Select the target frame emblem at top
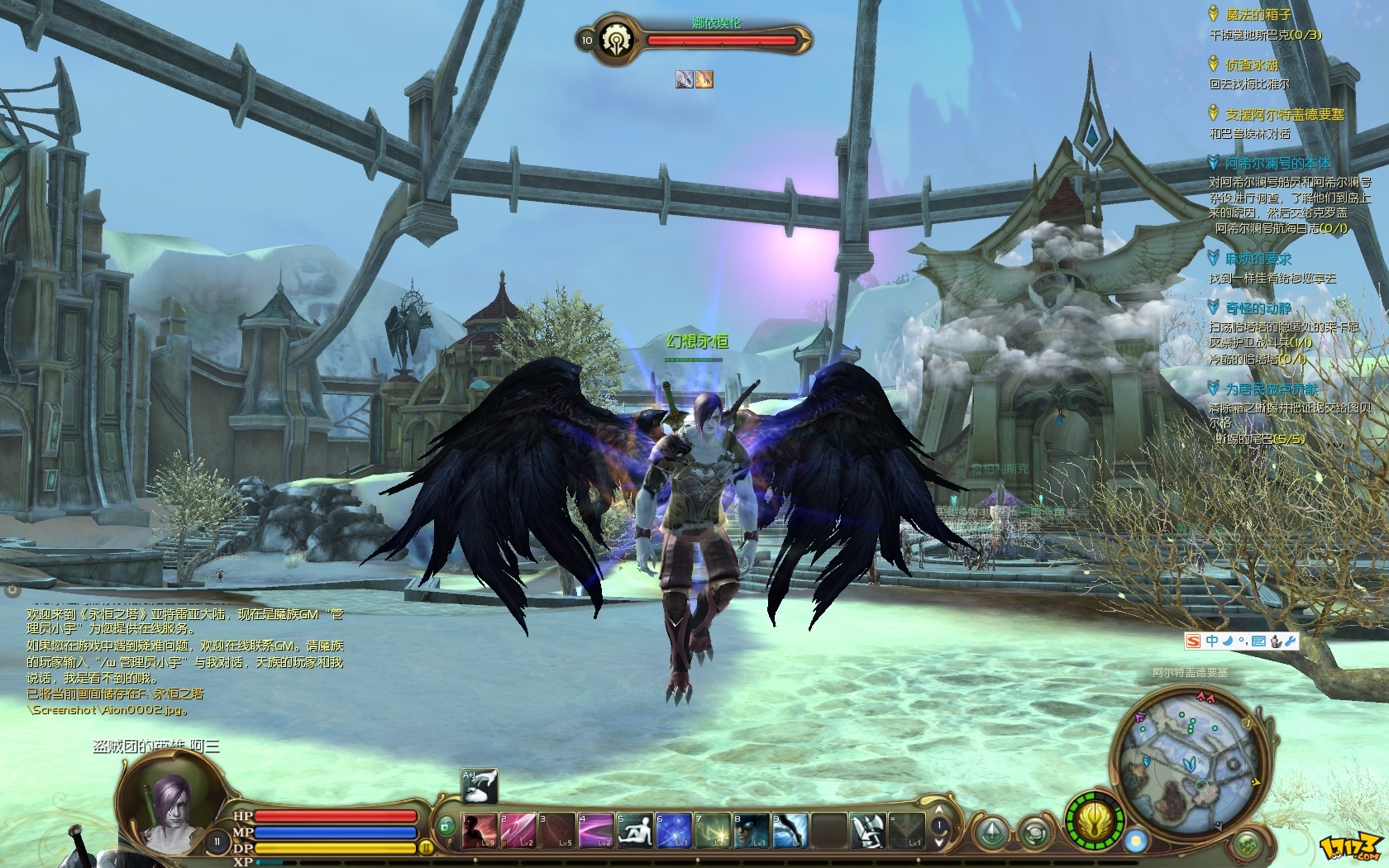 click(616, 39)
